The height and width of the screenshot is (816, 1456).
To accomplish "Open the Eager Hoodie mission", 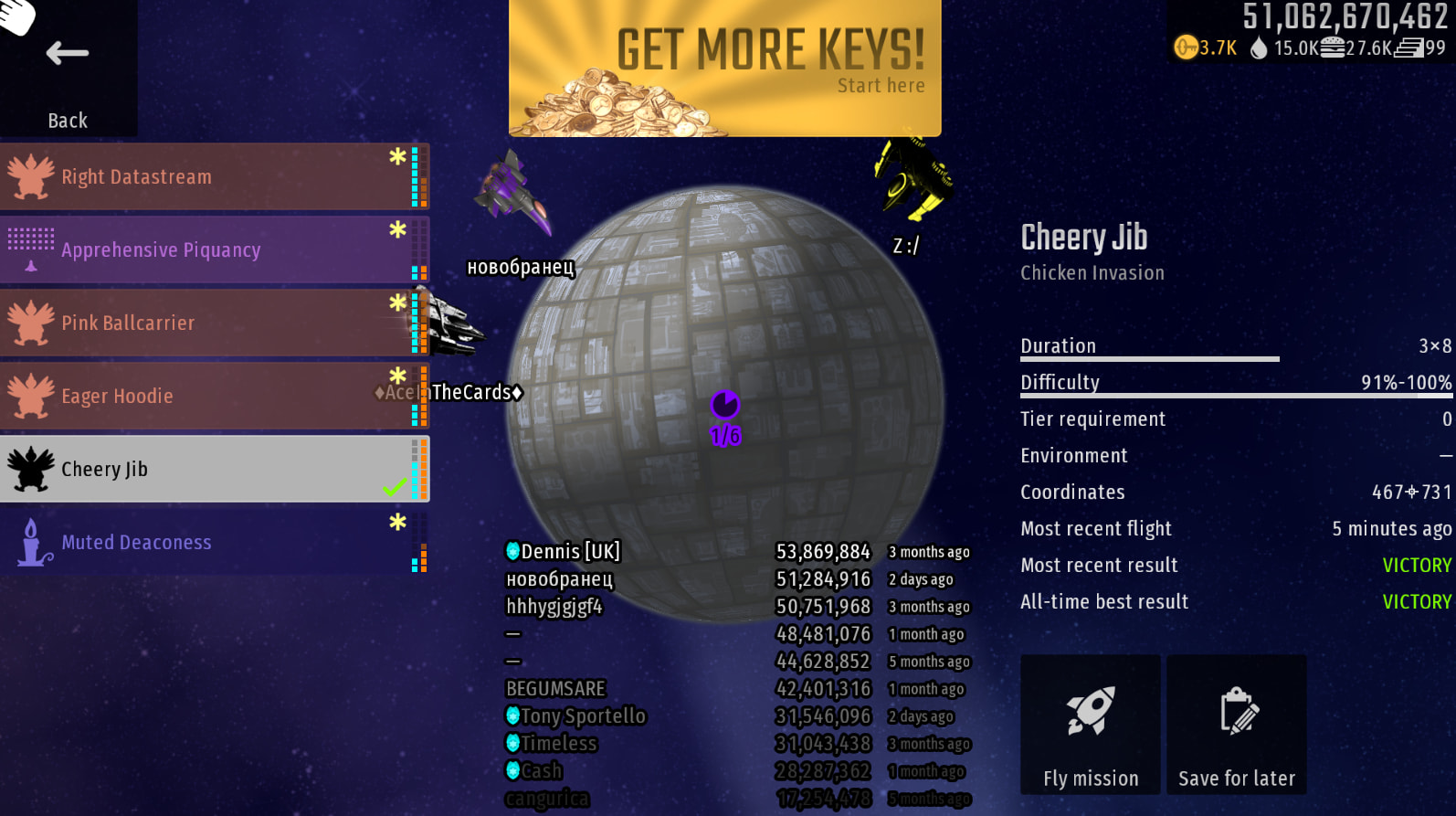I will click(210, 396).
